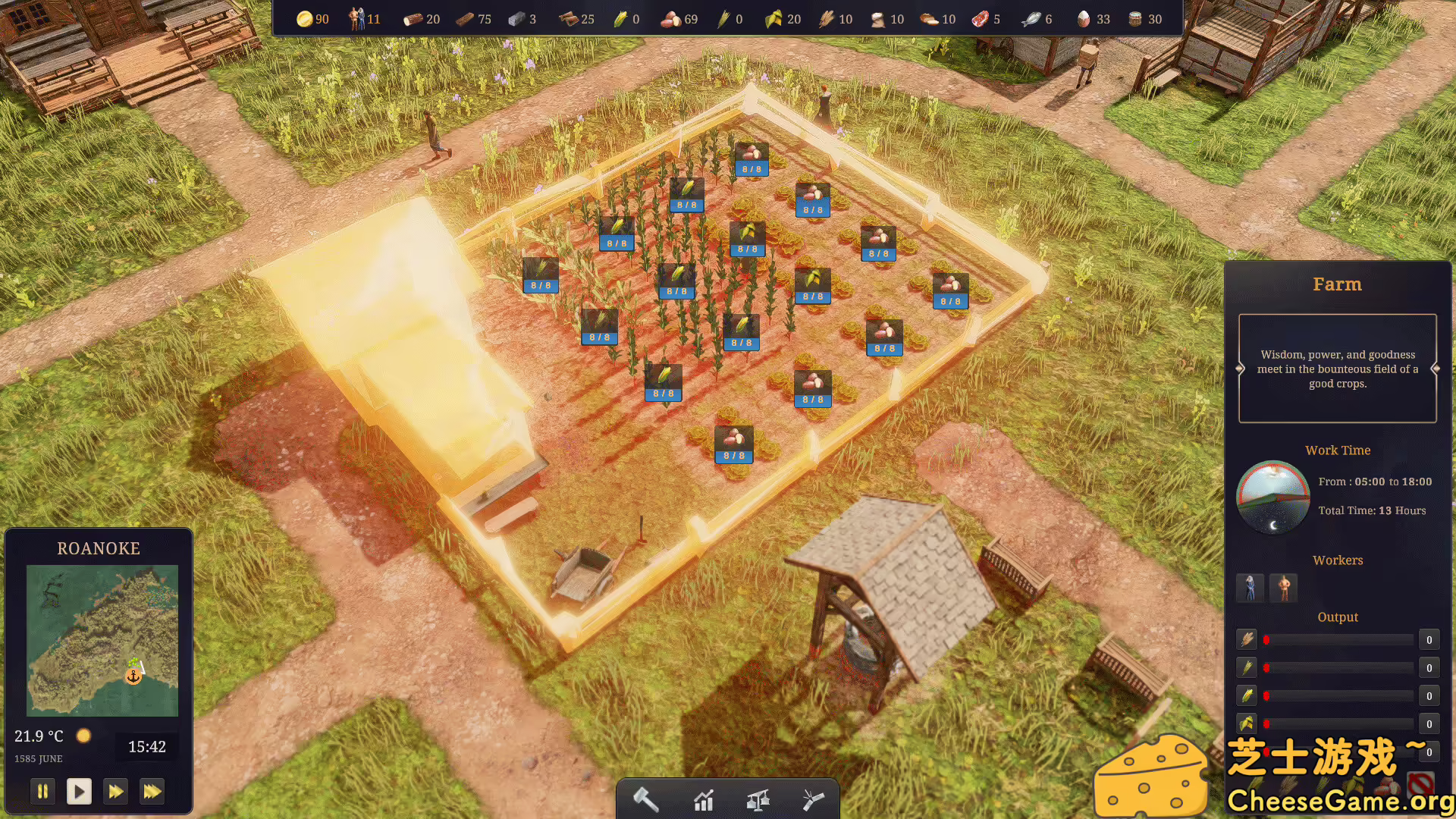Pause the game simulation

42,791
